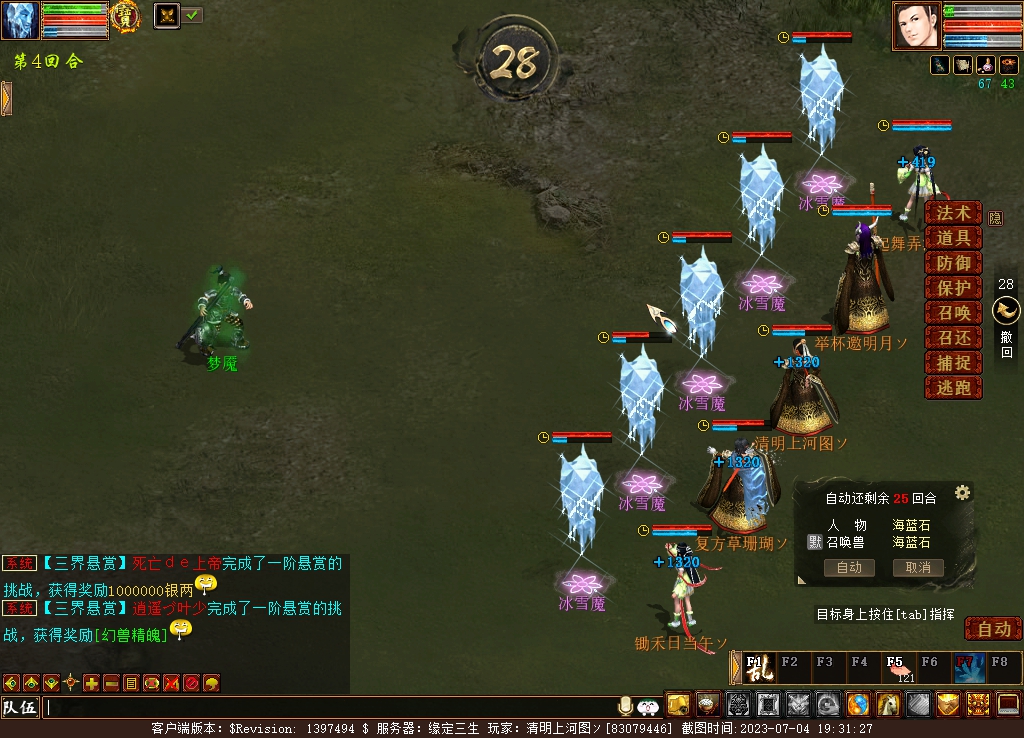
Task: Open auto-battle gear settings
Action: (962, 492)
